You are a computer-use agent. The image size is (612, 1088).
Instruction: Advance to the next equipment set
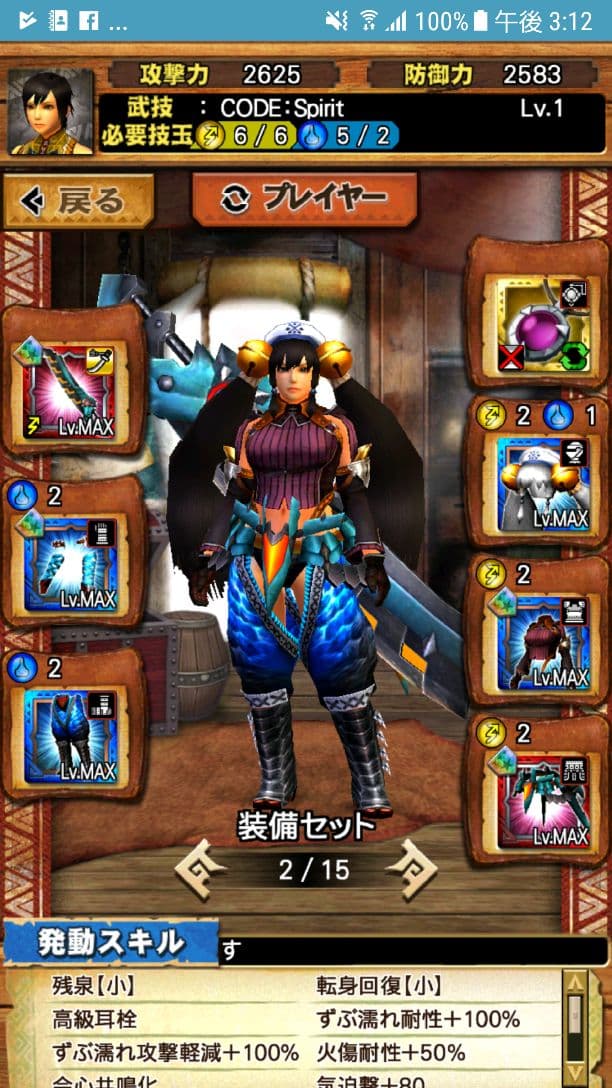click(x=411, y=868)
